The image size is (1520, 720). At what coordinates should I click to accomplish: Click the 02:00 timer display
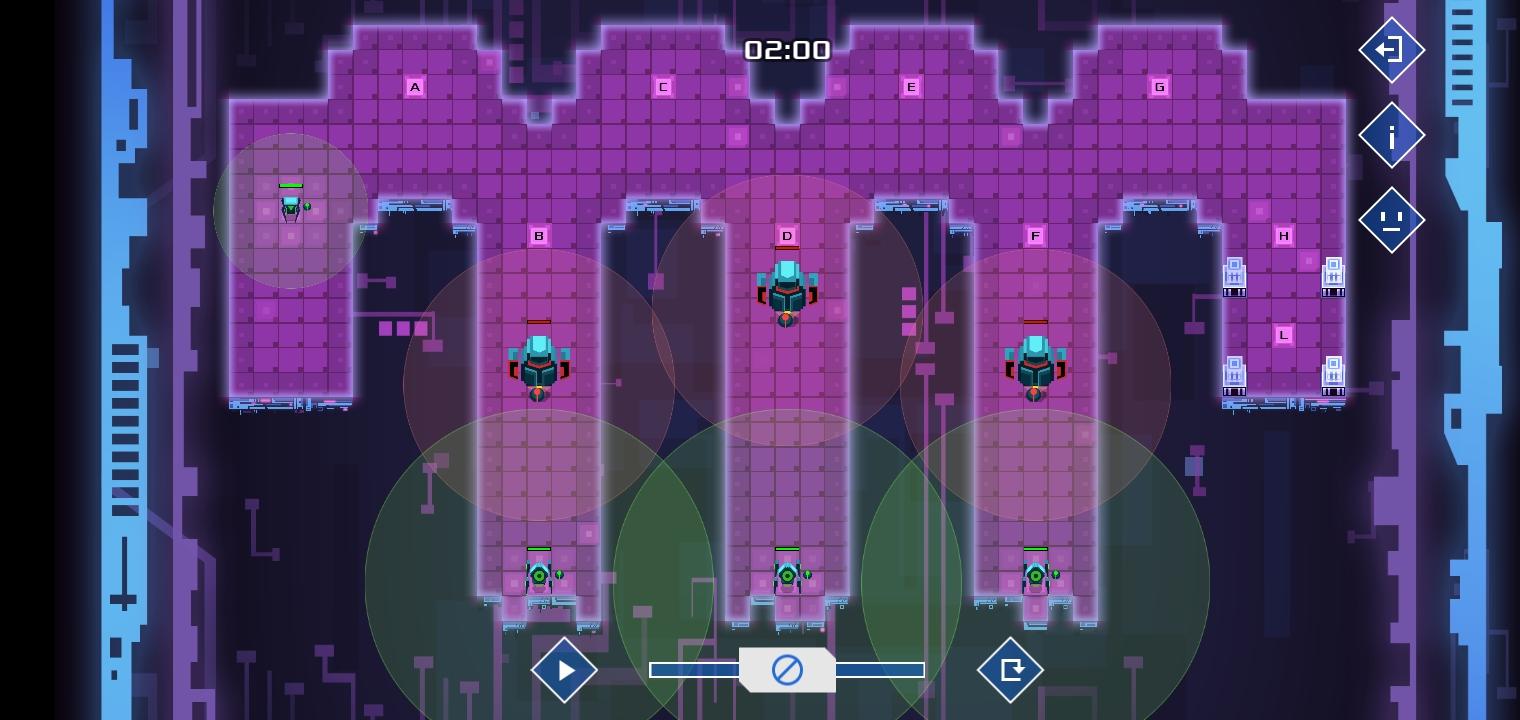[x=787, y=49]
